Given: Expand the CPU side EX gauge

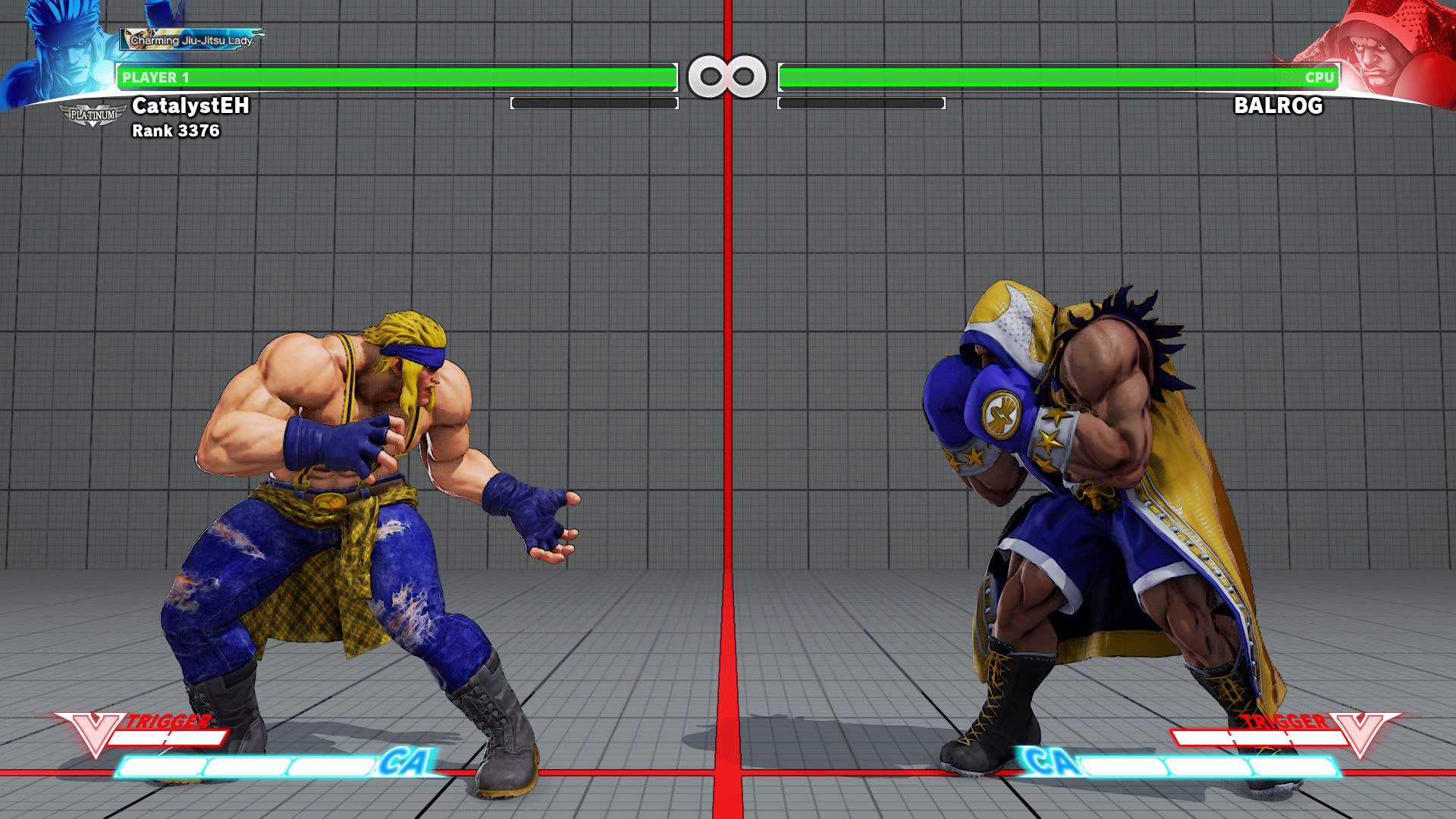Looking at the screenshot, I should tap(862, 102).
